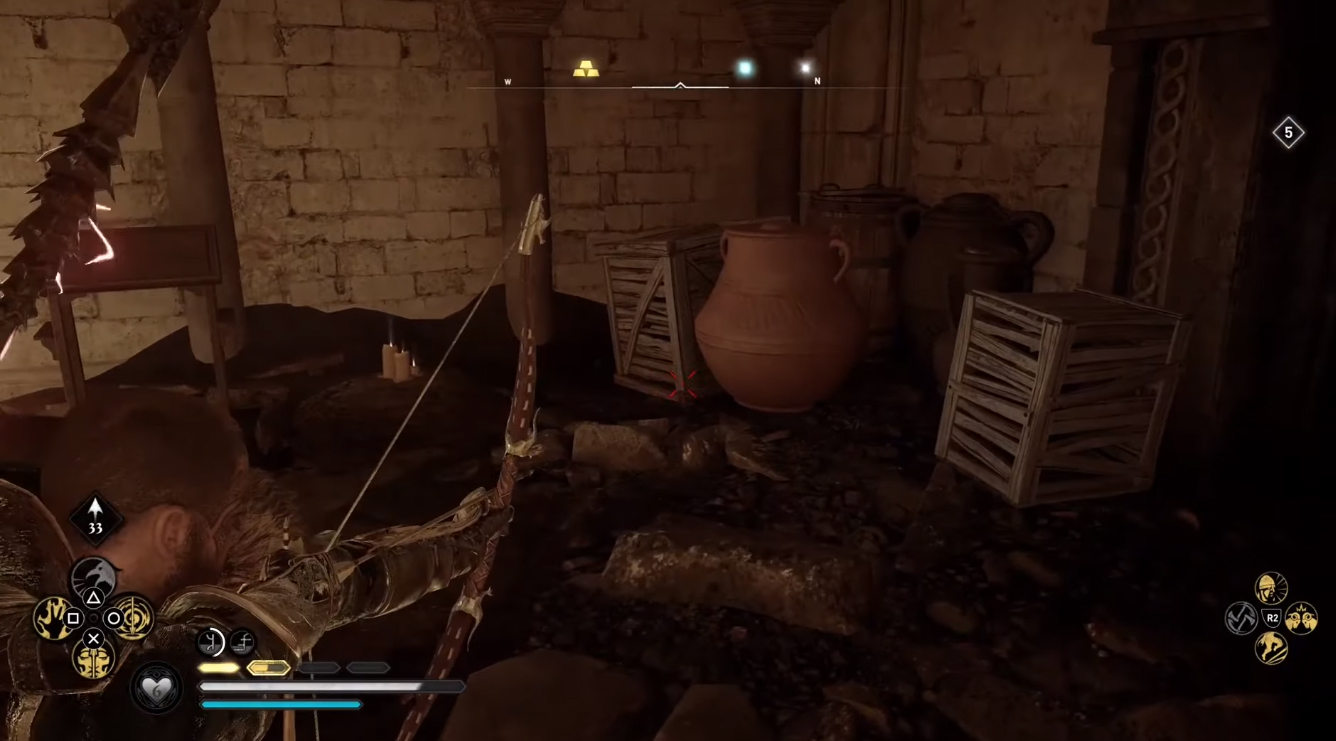Use the leaping figure ability icon
Viewport: 1336px width, 741px height.
(x=1271, y=648)
